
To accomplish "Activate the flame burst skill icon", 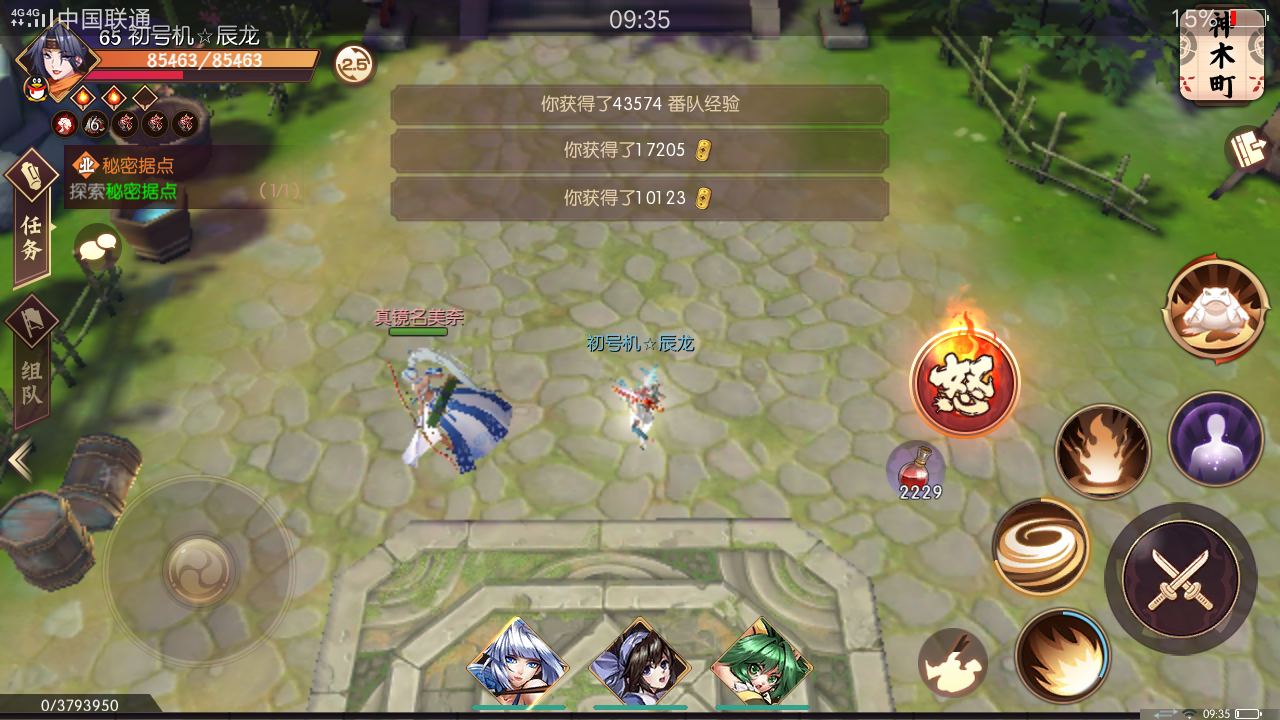I will click(x=1102, y=450).
